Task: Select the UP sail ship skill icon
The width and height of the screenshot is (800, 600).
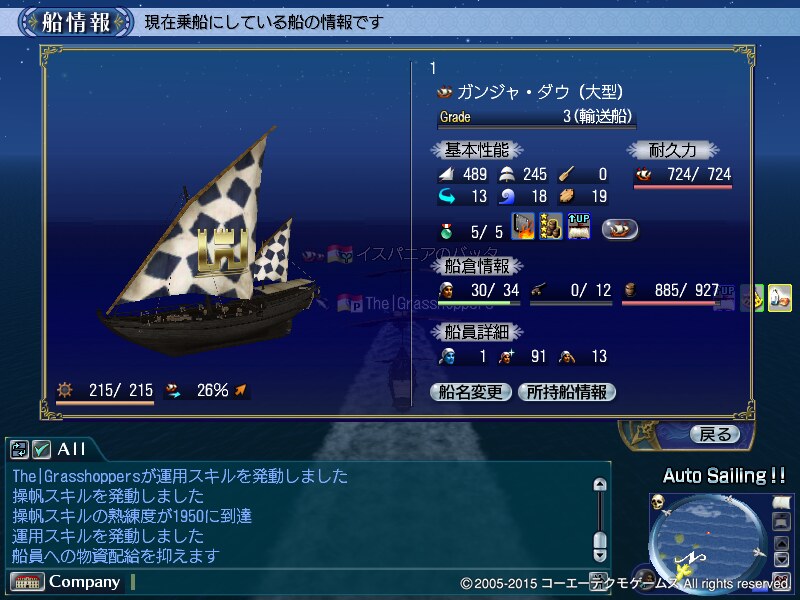Action: point(579,228)
